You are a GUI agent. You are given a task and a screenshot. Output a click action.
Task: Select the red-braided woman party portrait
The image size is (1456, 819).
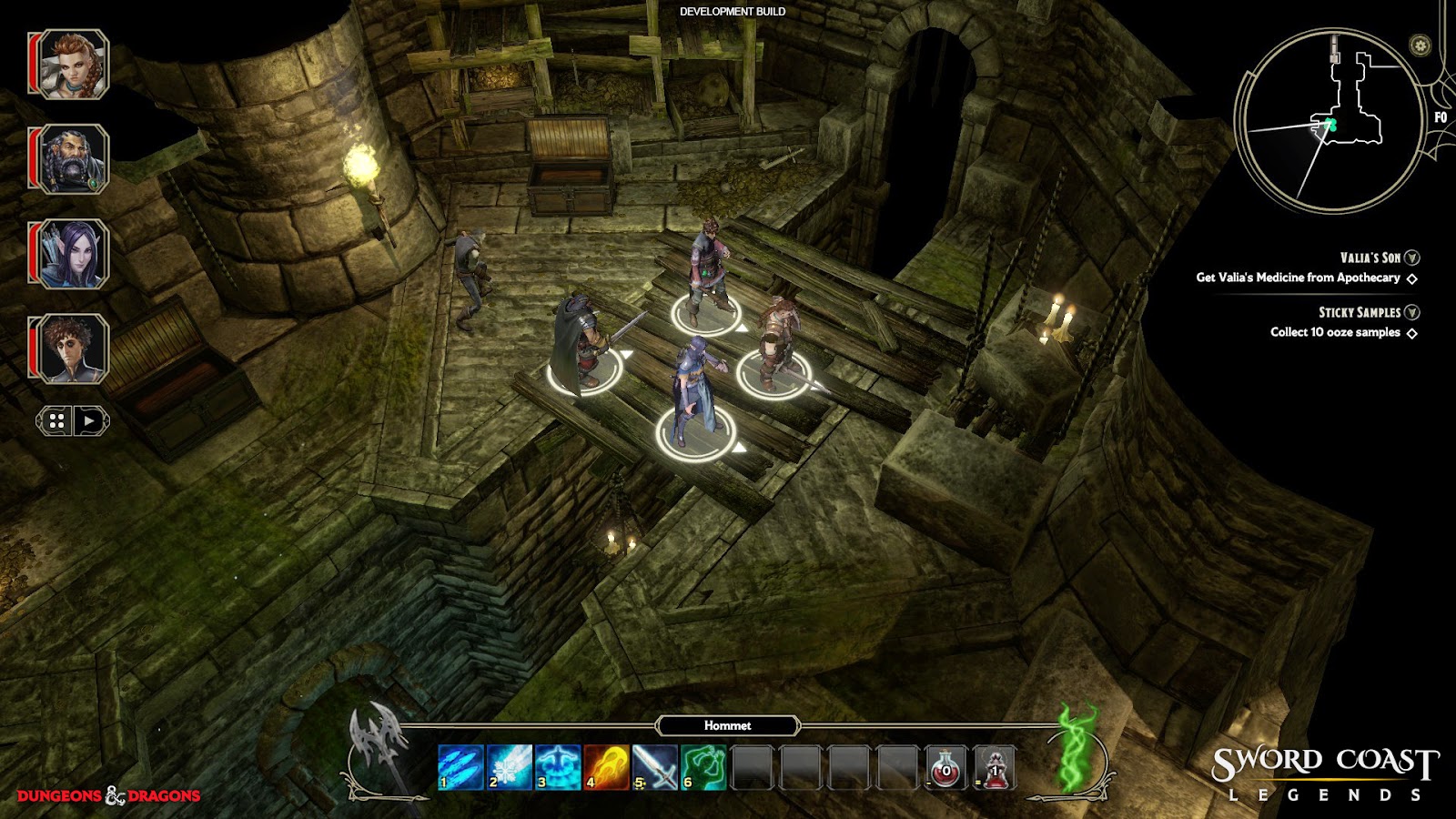coord(73,64)
